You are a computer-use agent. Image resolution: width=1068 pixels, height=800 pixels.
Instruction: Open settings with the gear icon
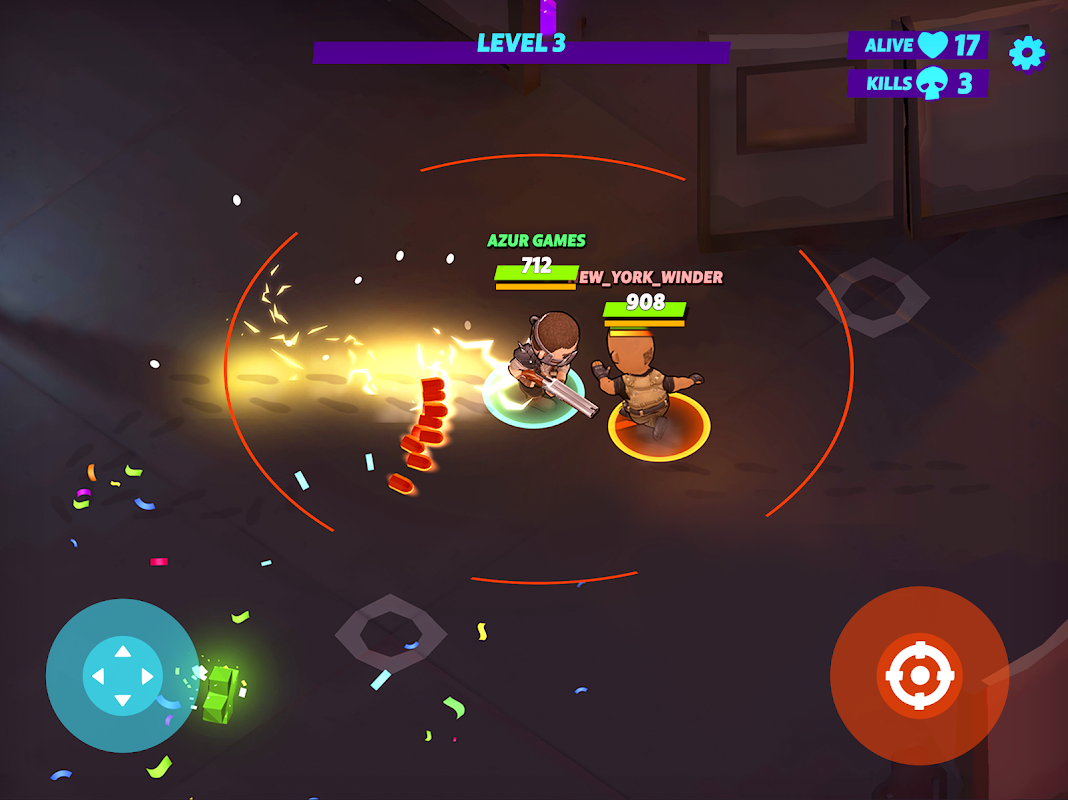point(1026,53)
